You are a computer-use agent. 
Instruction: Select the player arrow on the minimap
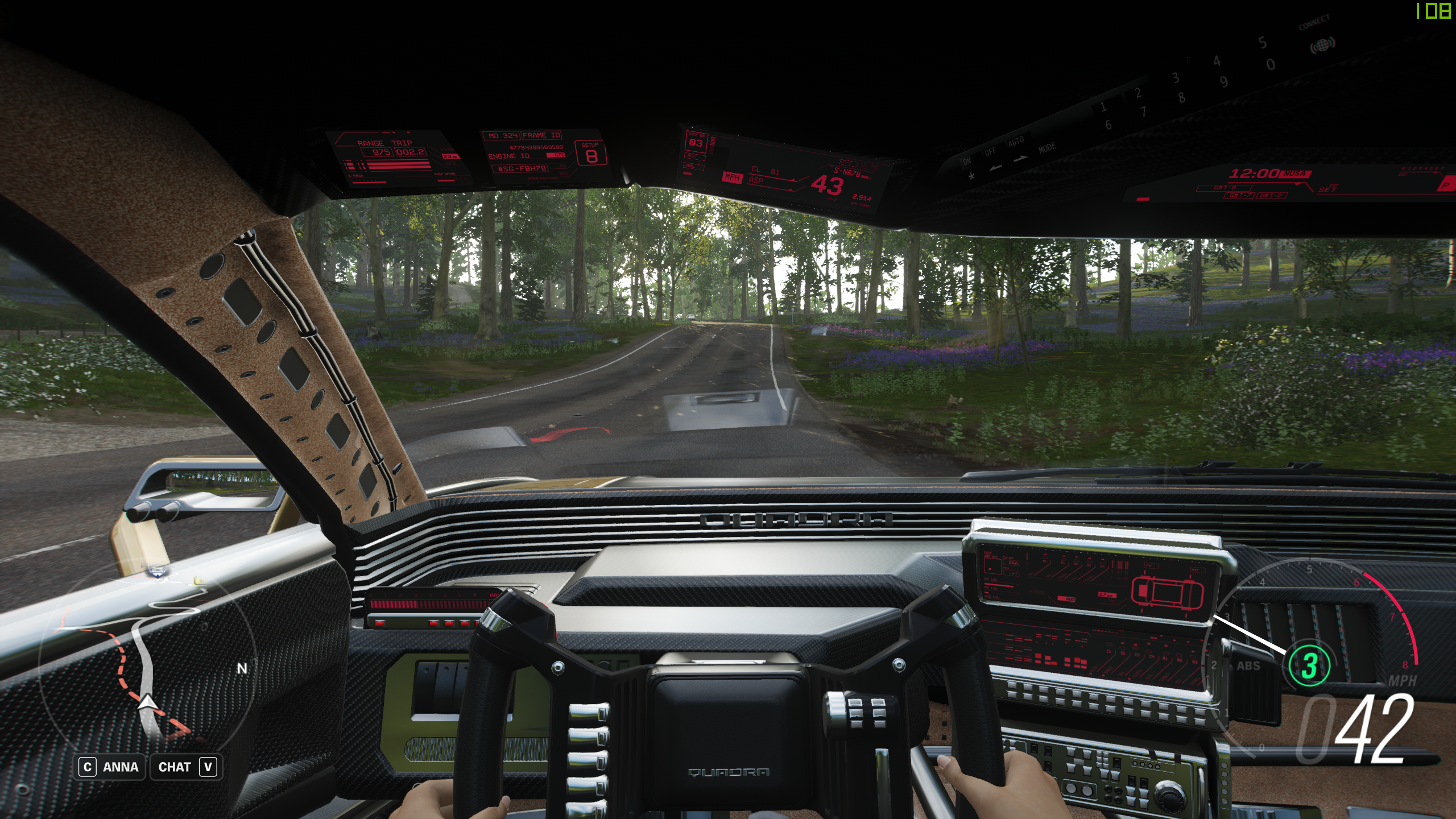tap(148, 703)
